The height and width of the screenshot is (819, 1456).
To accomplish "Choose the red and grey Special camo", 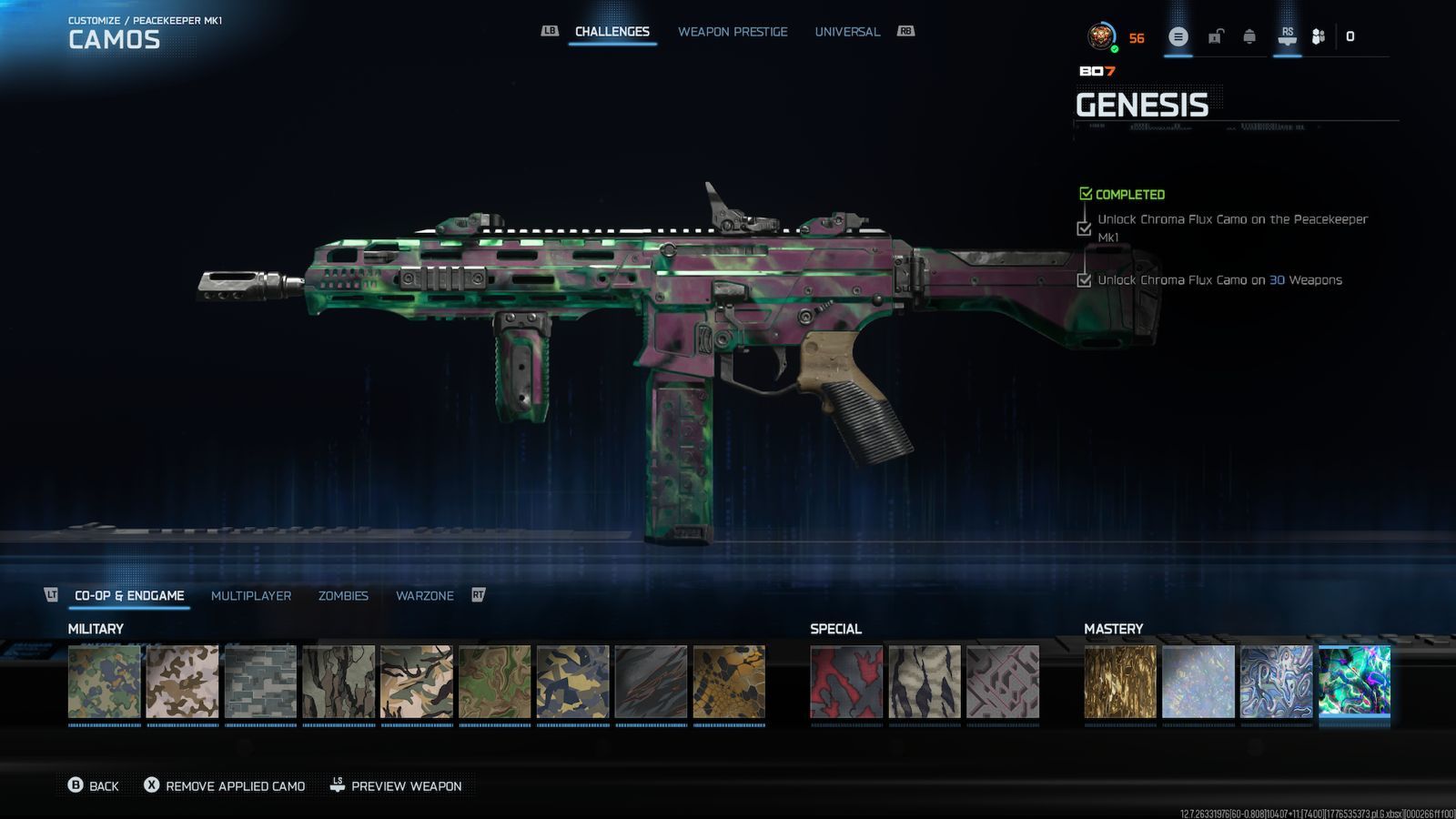I will pos(846,682).
